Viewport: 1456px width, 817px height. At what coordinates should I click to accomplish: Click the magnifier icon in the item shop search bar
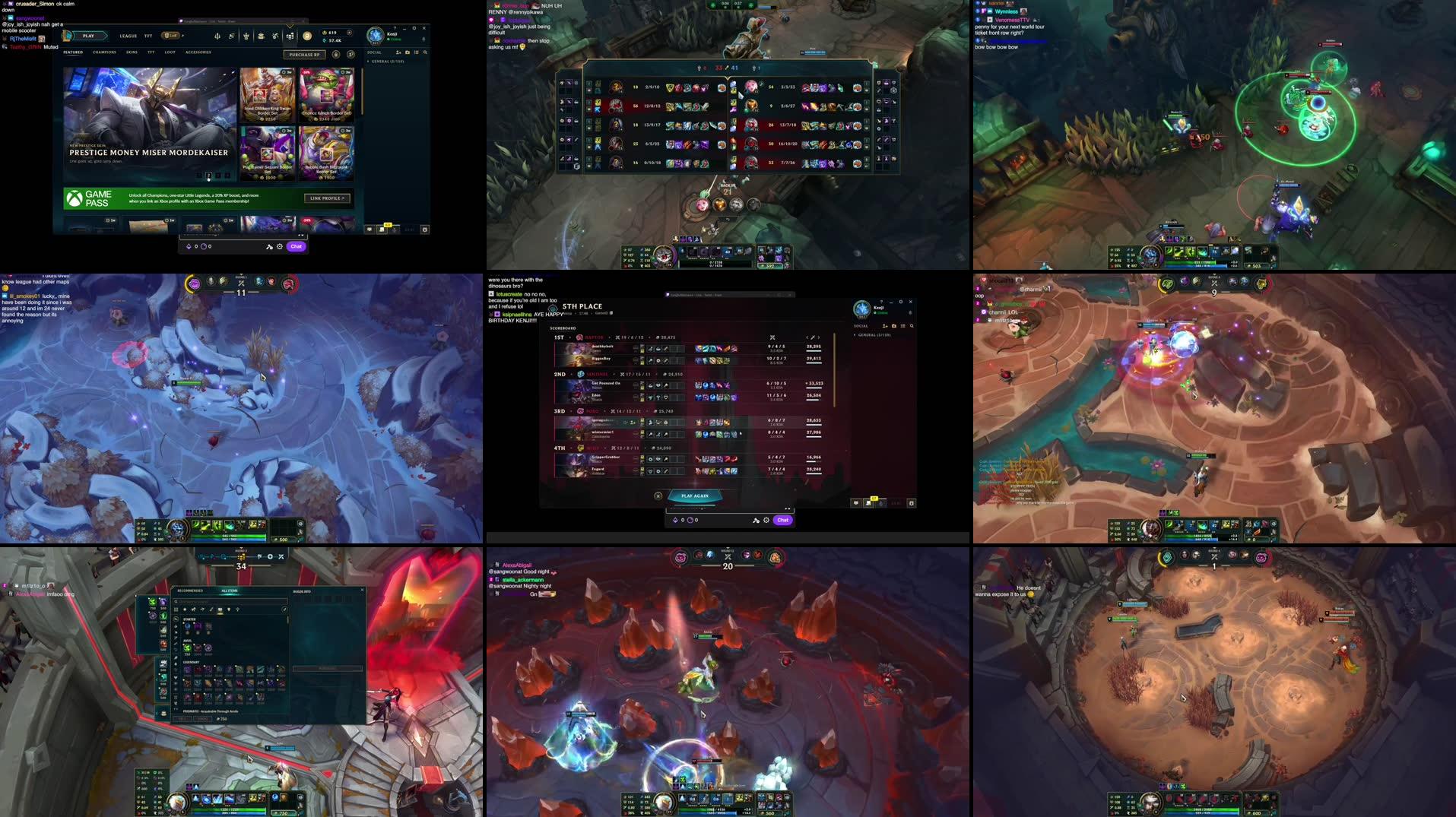(x=176, y=601)
